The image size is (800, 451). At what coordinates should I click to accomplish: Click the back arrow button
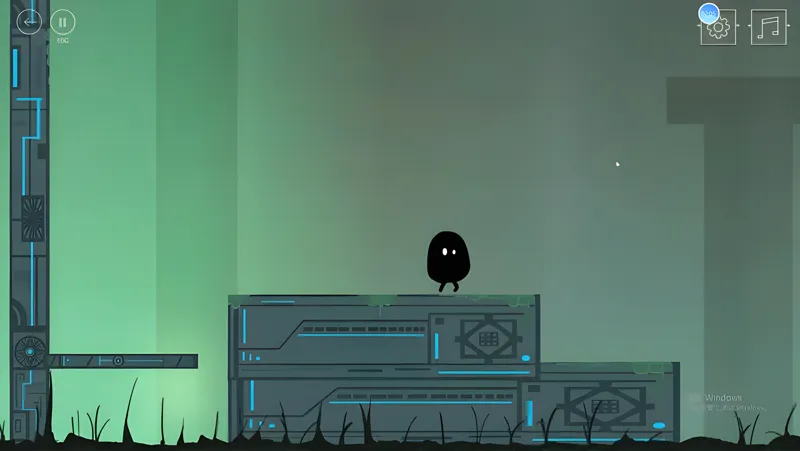tap(29, 21)
